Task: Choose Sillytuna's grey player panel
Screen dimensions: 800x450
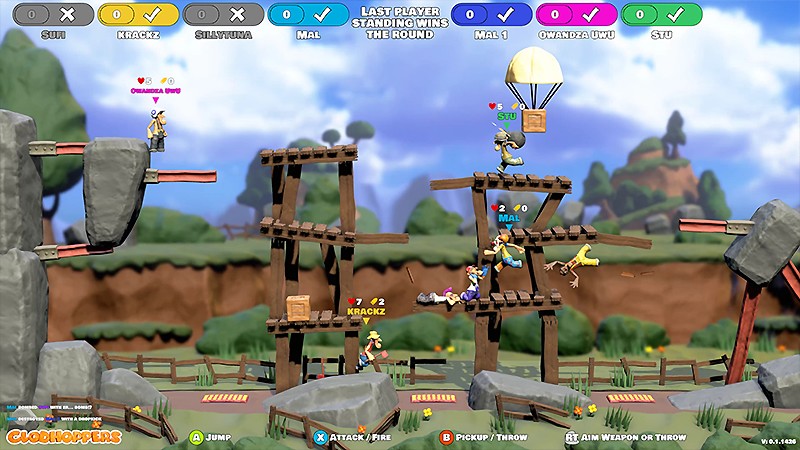Action: click(x=224, y=15)
